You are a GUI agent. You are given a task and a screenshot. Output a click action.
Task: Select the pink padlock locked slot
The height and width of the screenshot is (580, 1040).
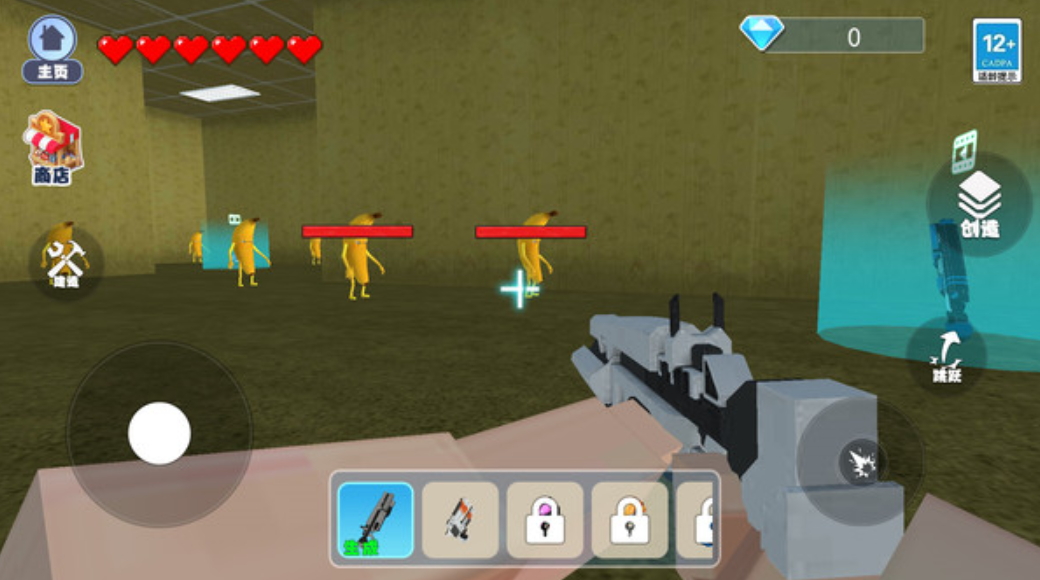[545, 519]
